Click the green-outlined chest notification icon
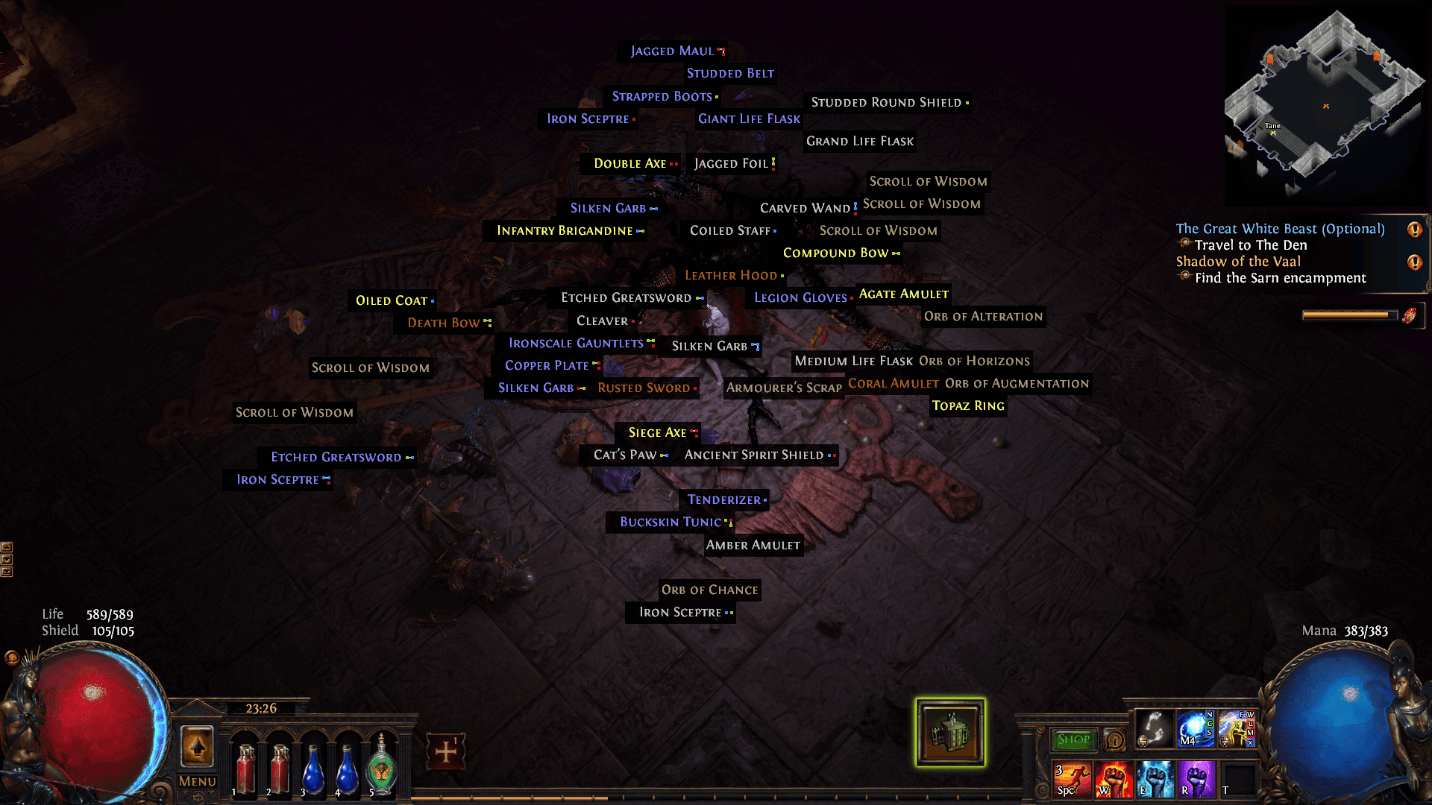The image size is (1432, 805). click(950, 733)
